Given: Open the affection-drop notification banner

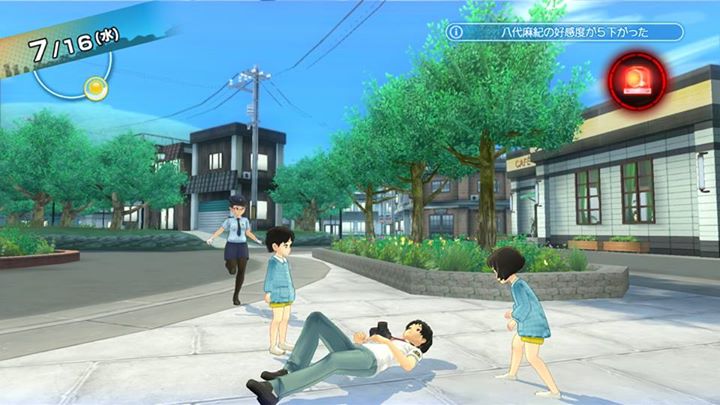Looking at the screenshot, I should click(565, 32).
